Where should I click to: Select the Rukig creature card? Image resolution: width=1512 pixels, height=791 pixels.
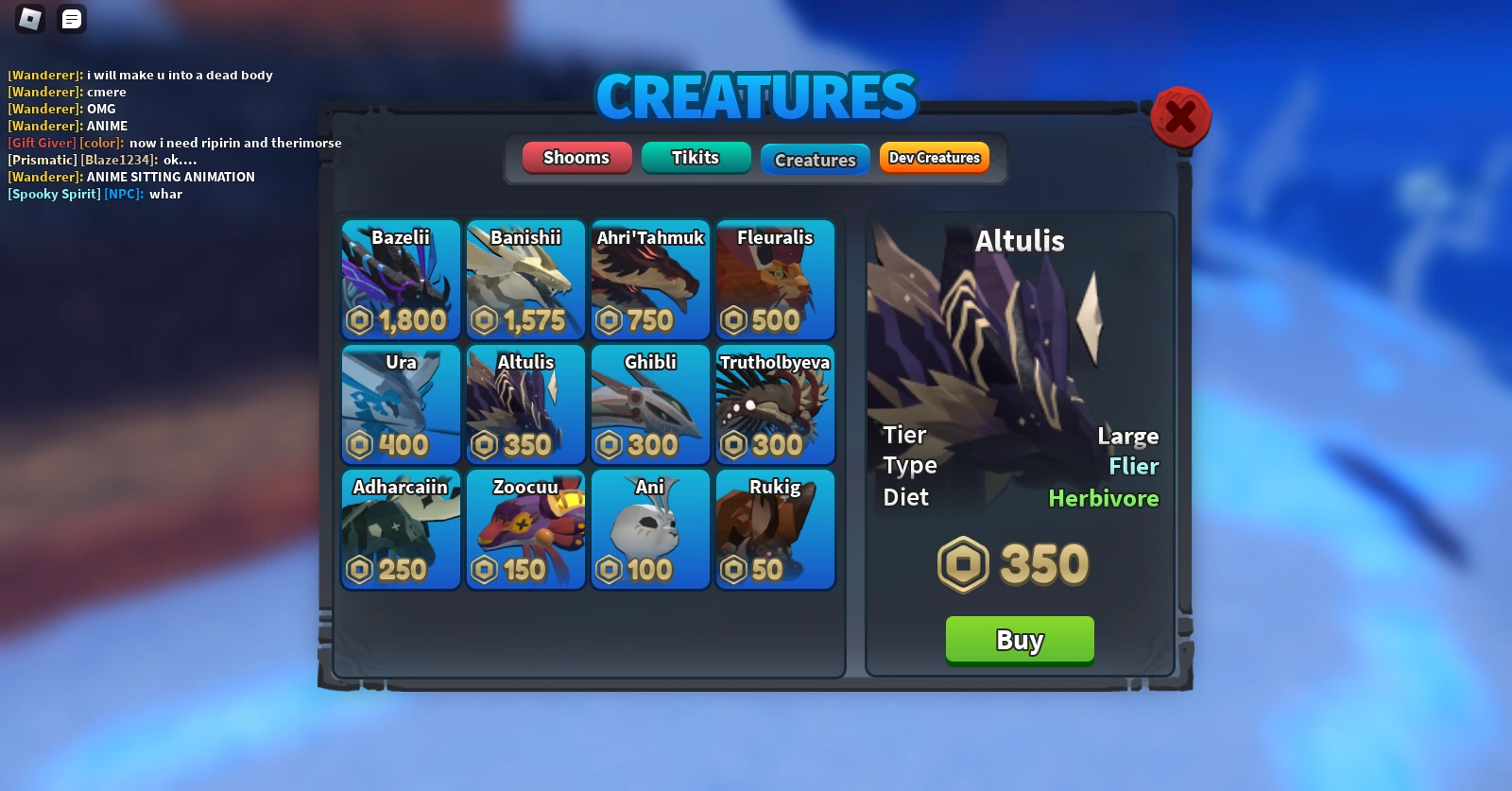[775, 529]
